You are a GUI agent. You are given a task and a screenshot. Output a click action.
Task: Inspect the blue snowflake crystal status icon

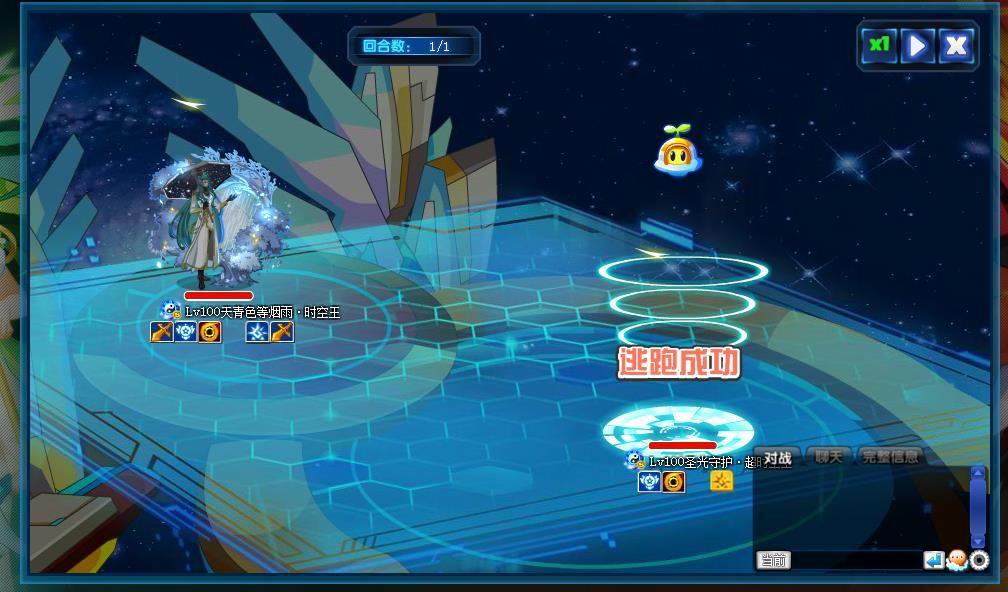(257, 332)
